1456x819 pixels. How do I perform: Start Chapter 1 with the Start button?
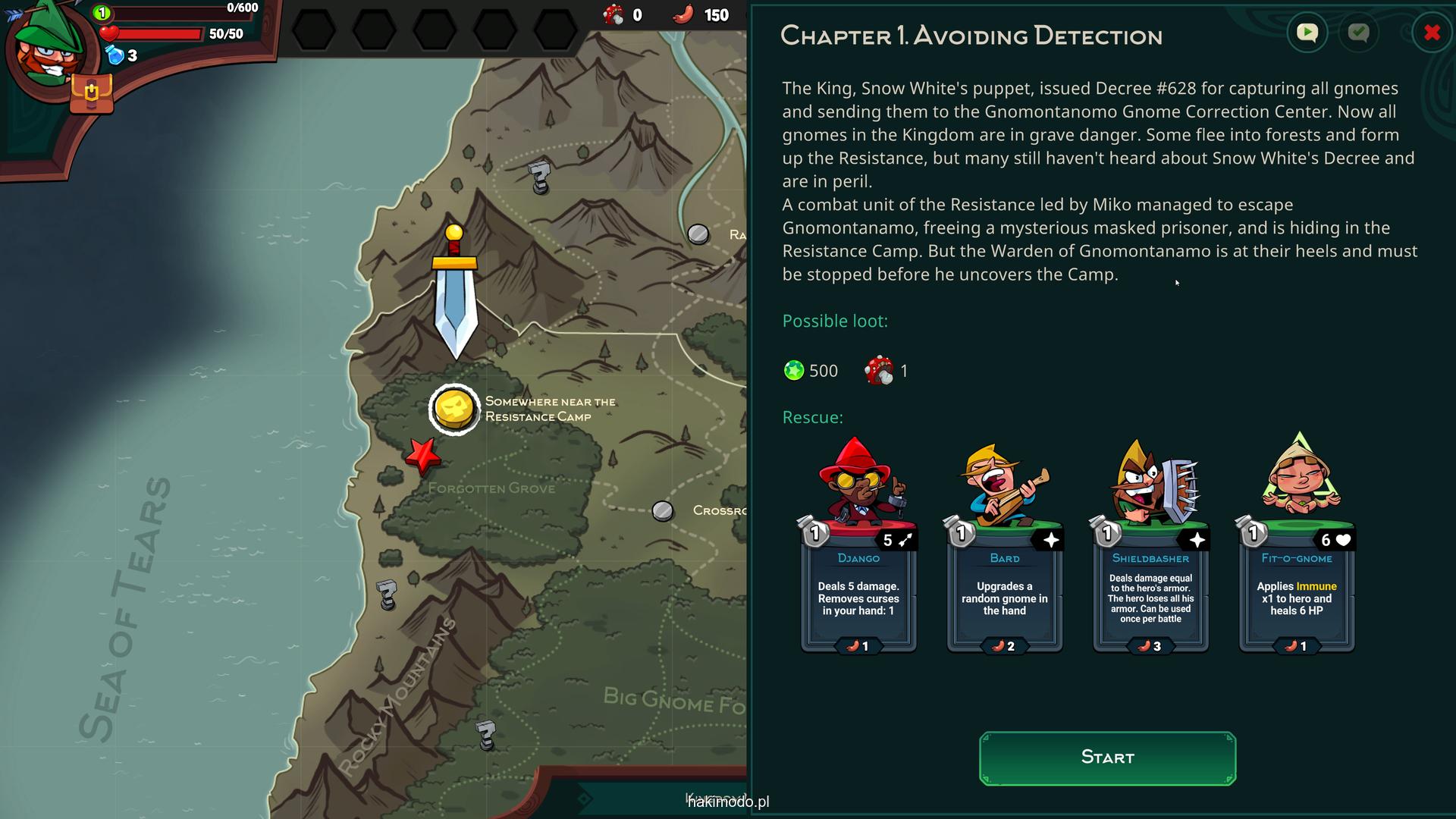click(x=1107, y=758)
